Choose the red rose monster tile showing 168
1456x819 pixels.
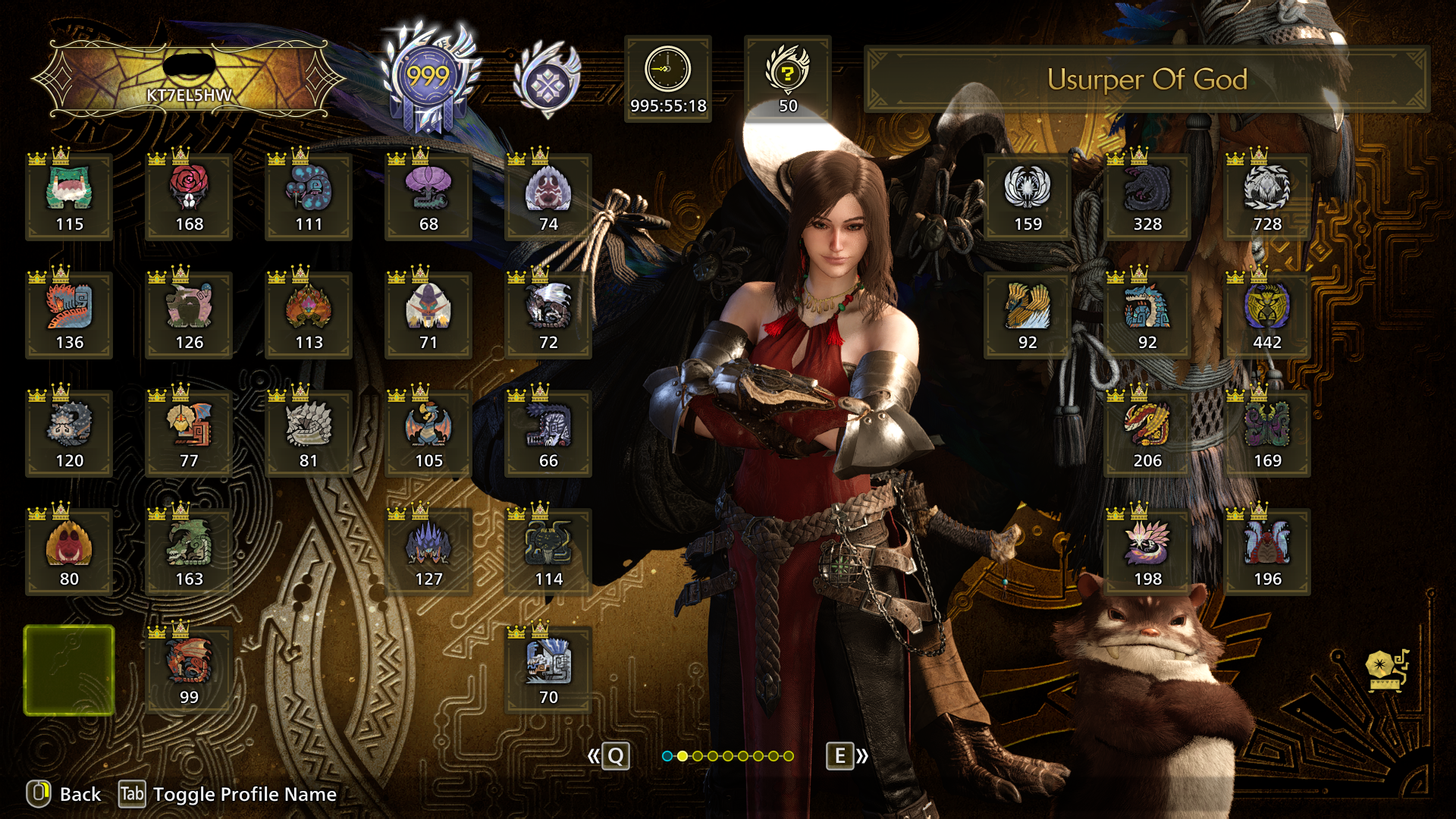point(189,197)
